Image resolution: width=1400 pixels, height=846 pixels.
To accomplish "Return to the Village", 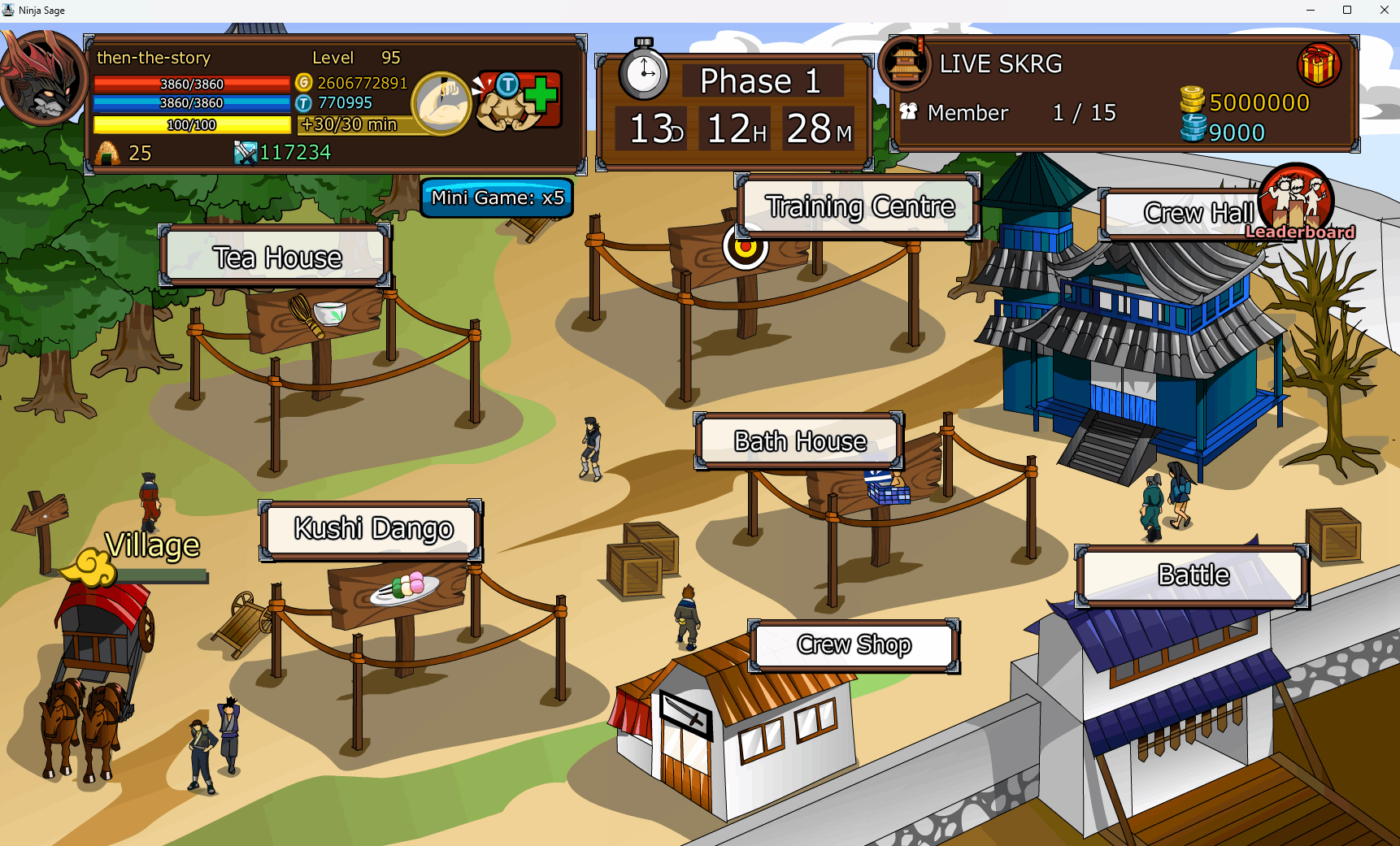I will 152,547.
